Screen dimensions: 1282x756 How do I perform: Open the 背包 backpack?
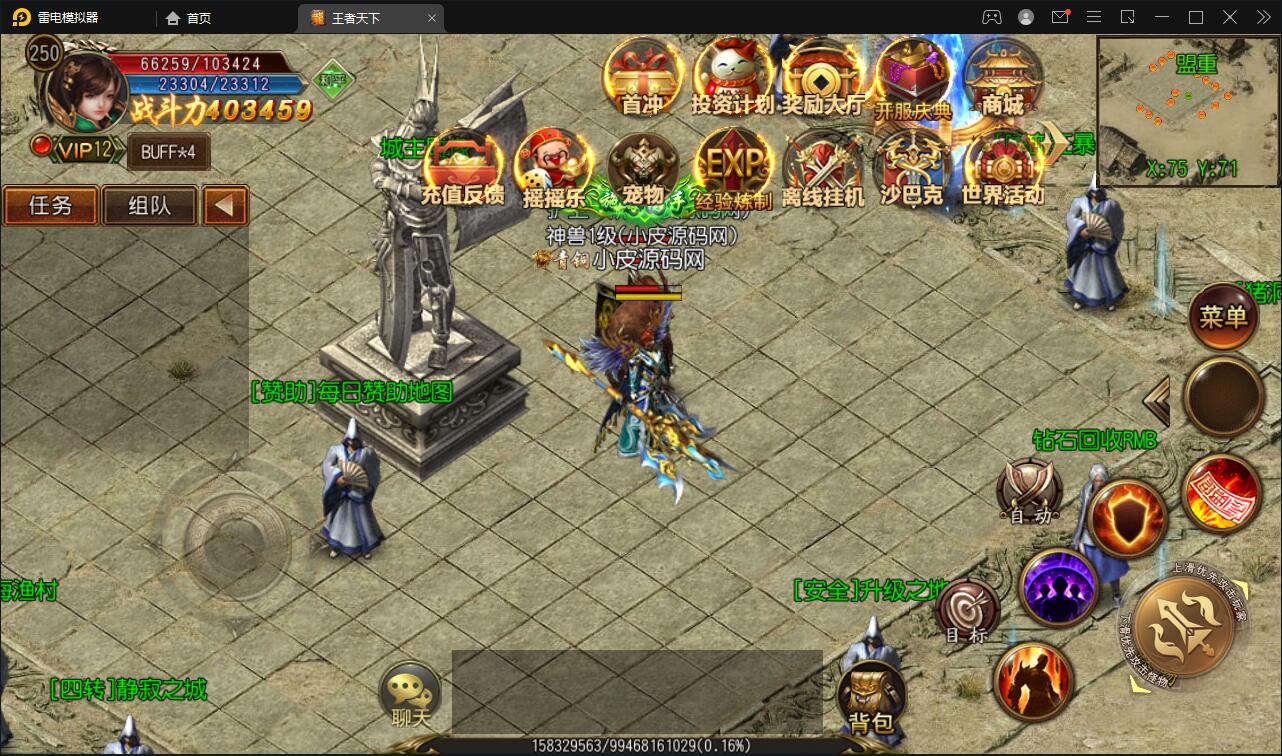click(x=870, y=696)
